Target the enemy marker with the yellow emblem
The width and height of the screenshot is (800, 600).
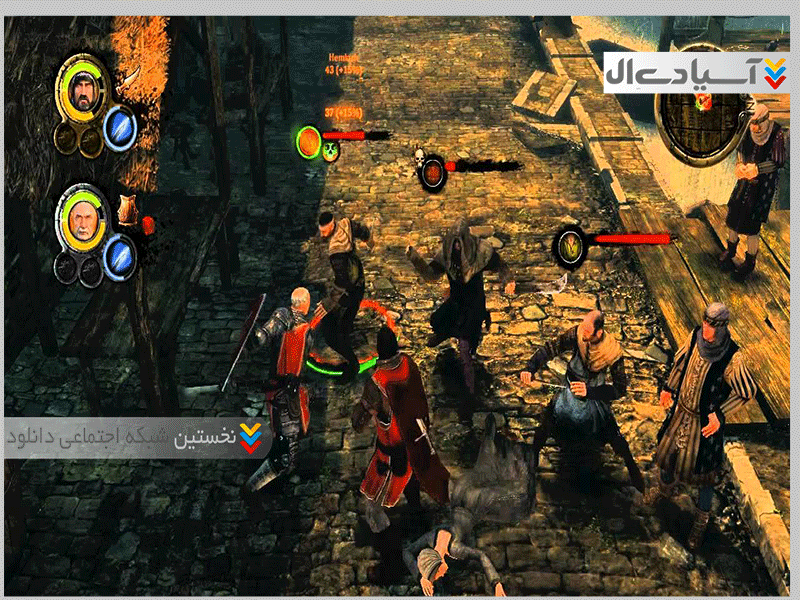point(571,245)
